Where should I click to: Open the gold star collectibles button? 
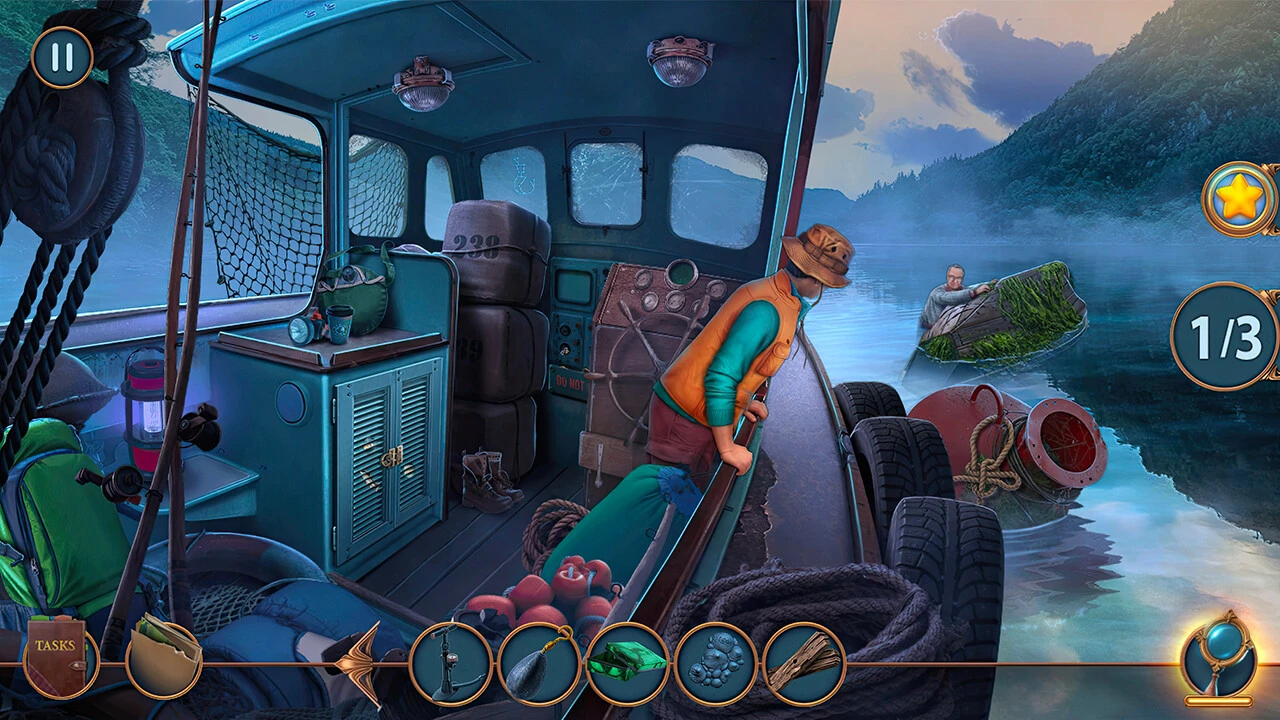pos(1240,200)
